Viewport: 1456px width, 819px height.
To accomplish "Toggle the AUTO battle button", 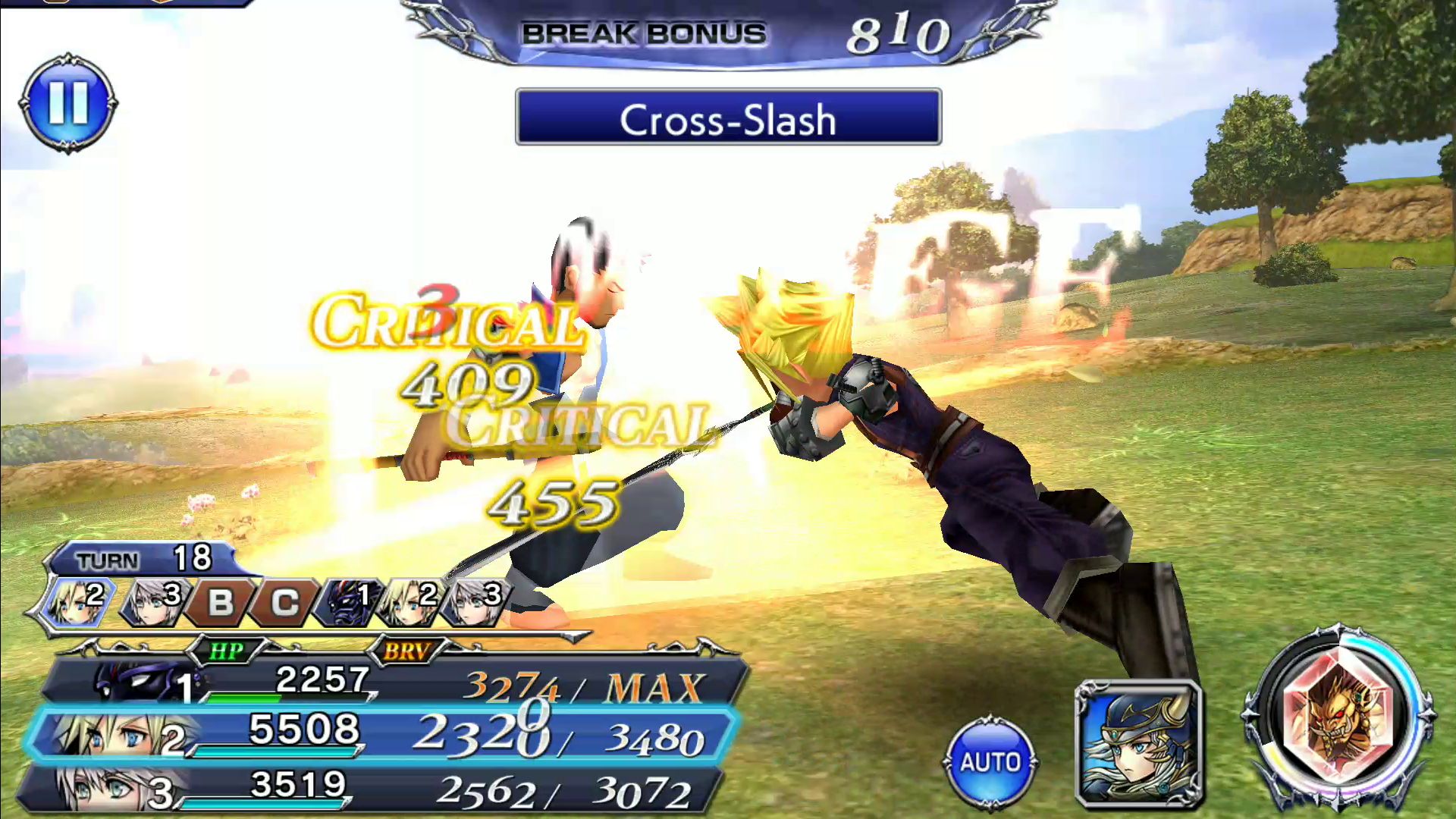I will (x=990, y=761).
